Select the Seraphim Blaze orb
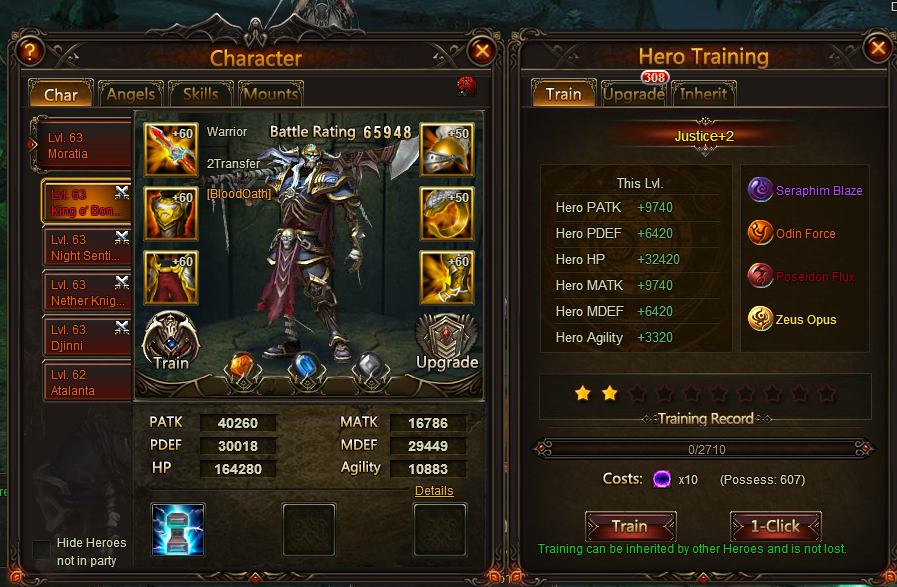This screenshot has width=897, height=587. click(762, 190)
